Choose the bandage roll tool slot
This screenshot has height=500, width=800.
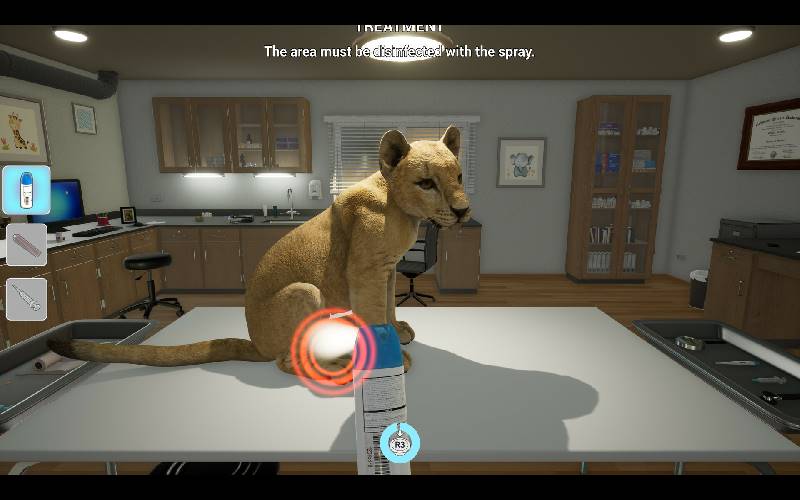pos(27,245)
